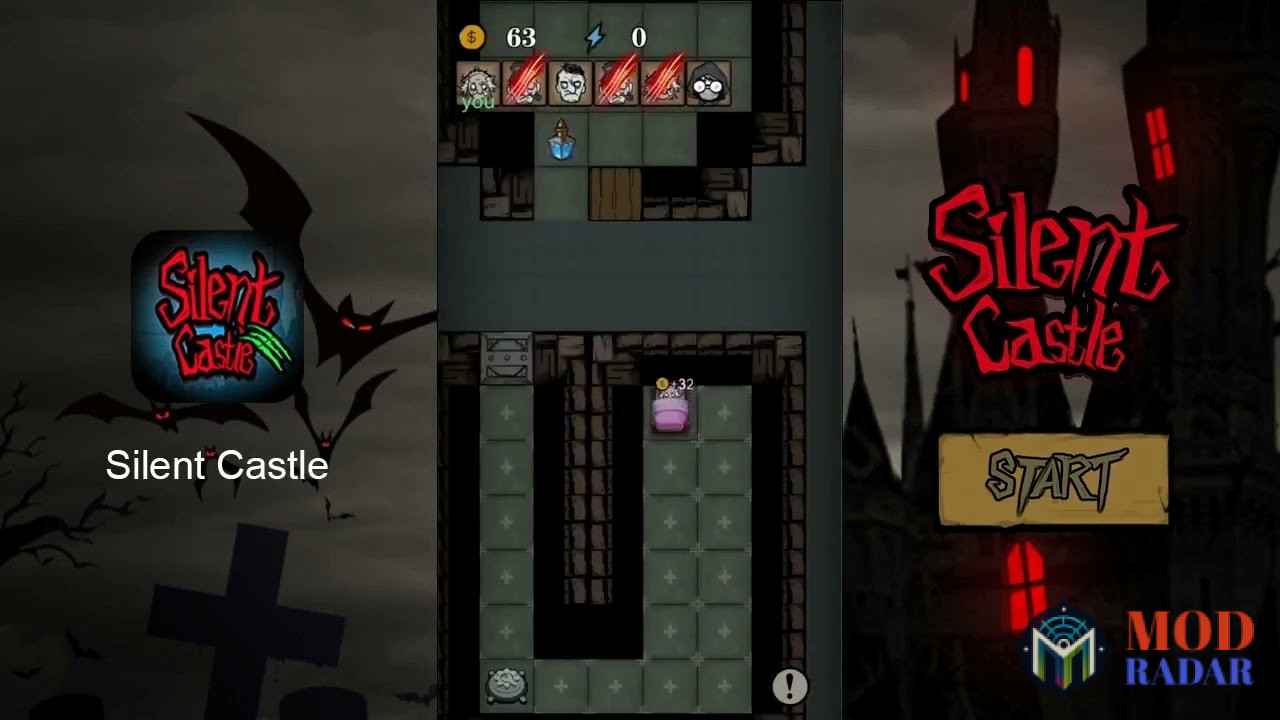Screen dimensions: 1280x720
Task: Click the 'Silent Castle' text label
Action: click(218, 465)
